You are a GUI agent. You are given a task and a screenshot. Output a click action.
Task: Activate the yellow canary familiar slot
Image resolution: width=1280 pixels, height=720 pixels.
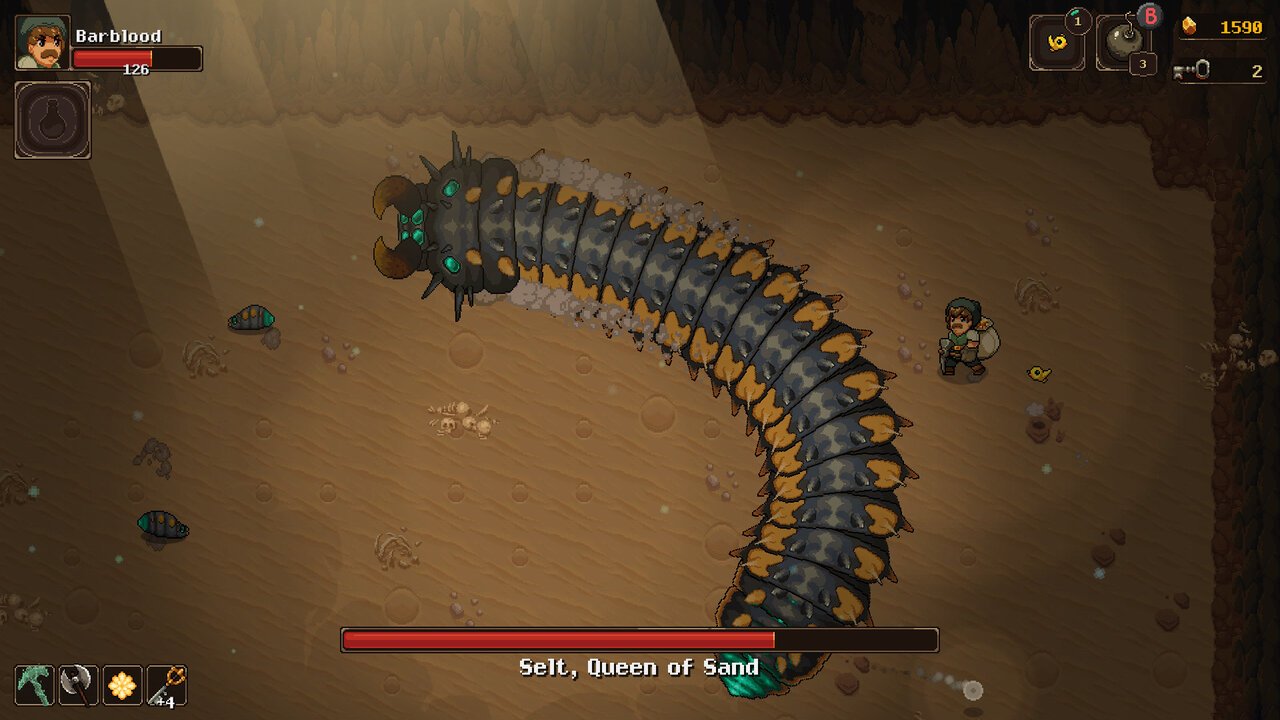[x=1056, y=44]
